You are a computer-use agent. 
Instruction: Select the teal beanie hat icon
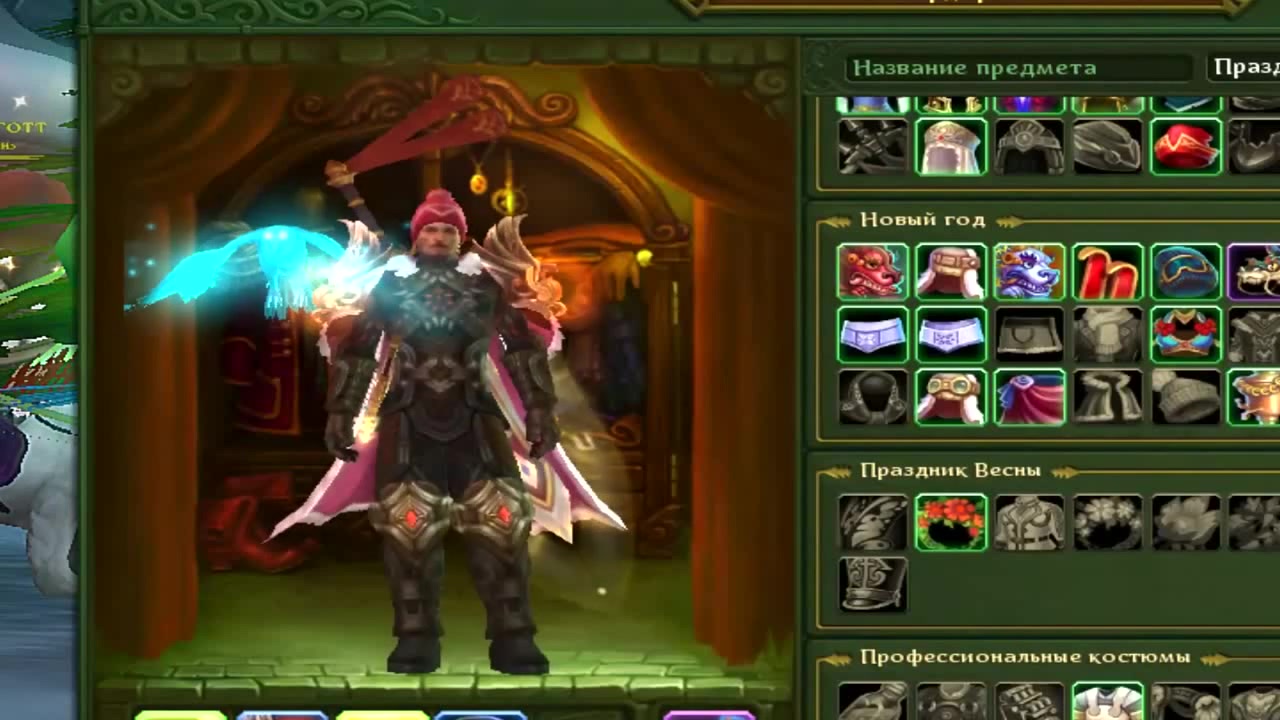1185,272
